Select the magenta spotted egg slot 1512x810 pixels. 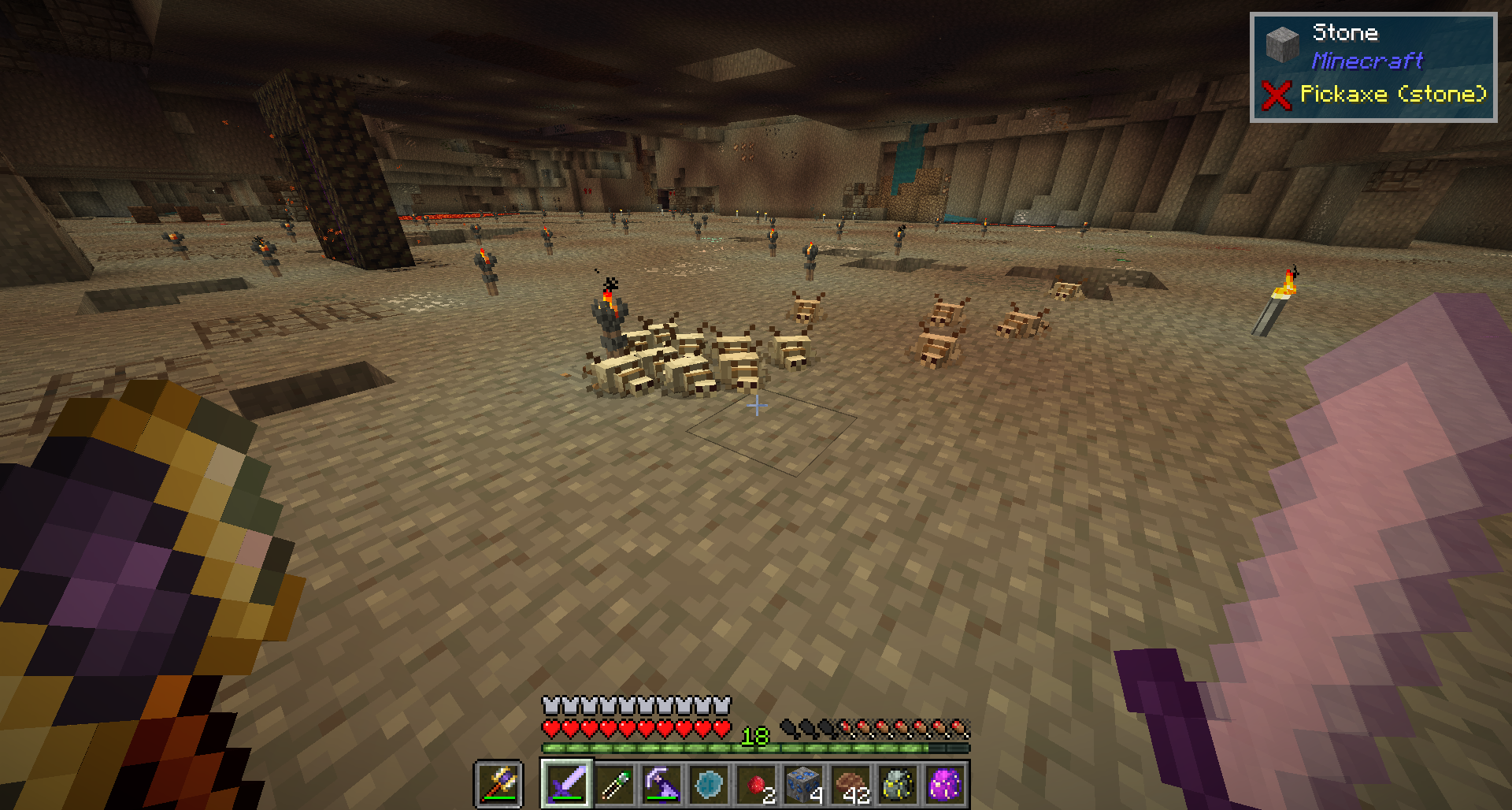[x=945, y=784]
